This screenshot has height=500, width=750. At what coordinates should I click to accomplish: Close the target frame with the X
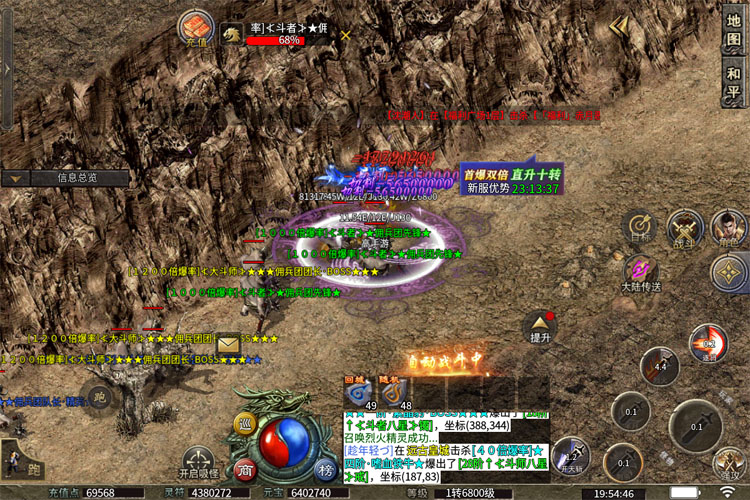click(346, 34)
